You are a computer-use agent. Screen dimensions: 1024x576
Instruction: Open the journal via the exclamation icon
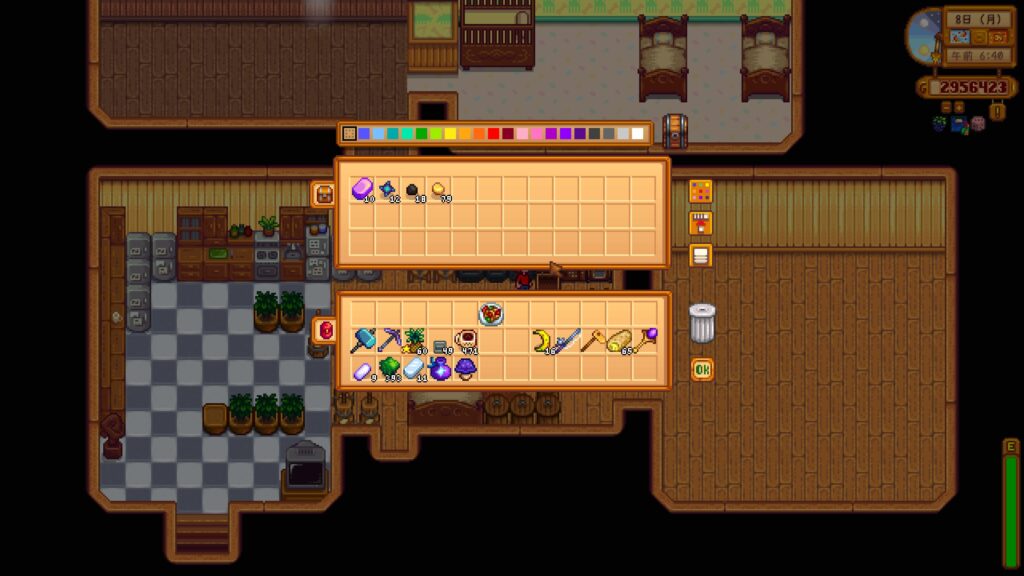coord(998,110)
